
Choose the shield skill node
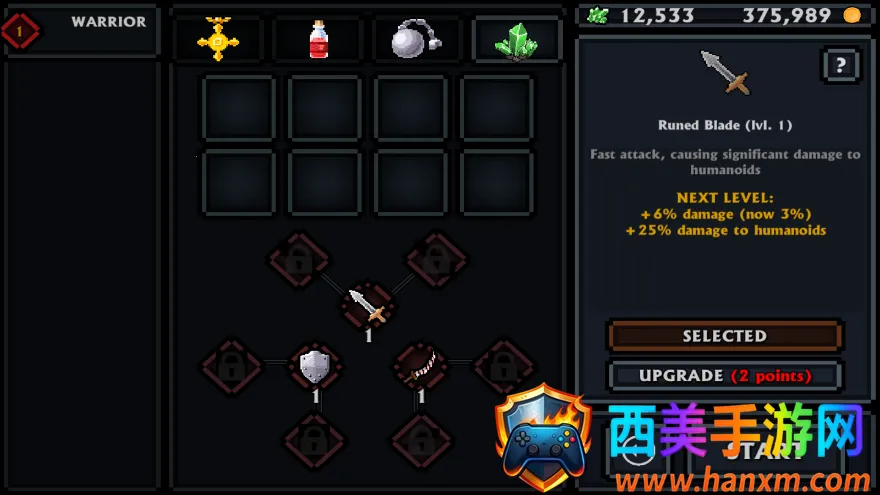[315, 366]
